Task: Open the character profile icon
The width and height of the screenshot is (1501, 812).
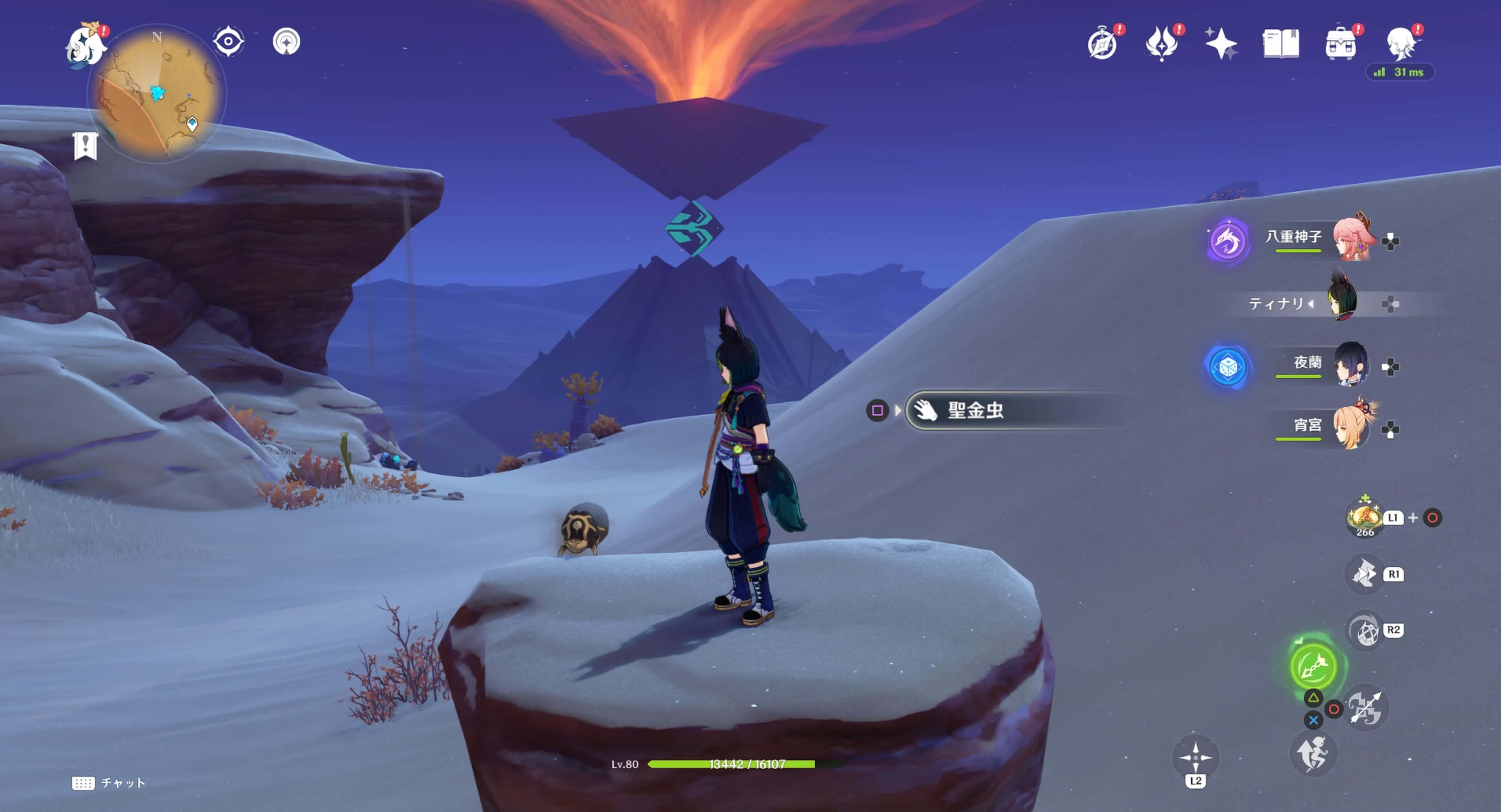Action: coord(1402,44)
